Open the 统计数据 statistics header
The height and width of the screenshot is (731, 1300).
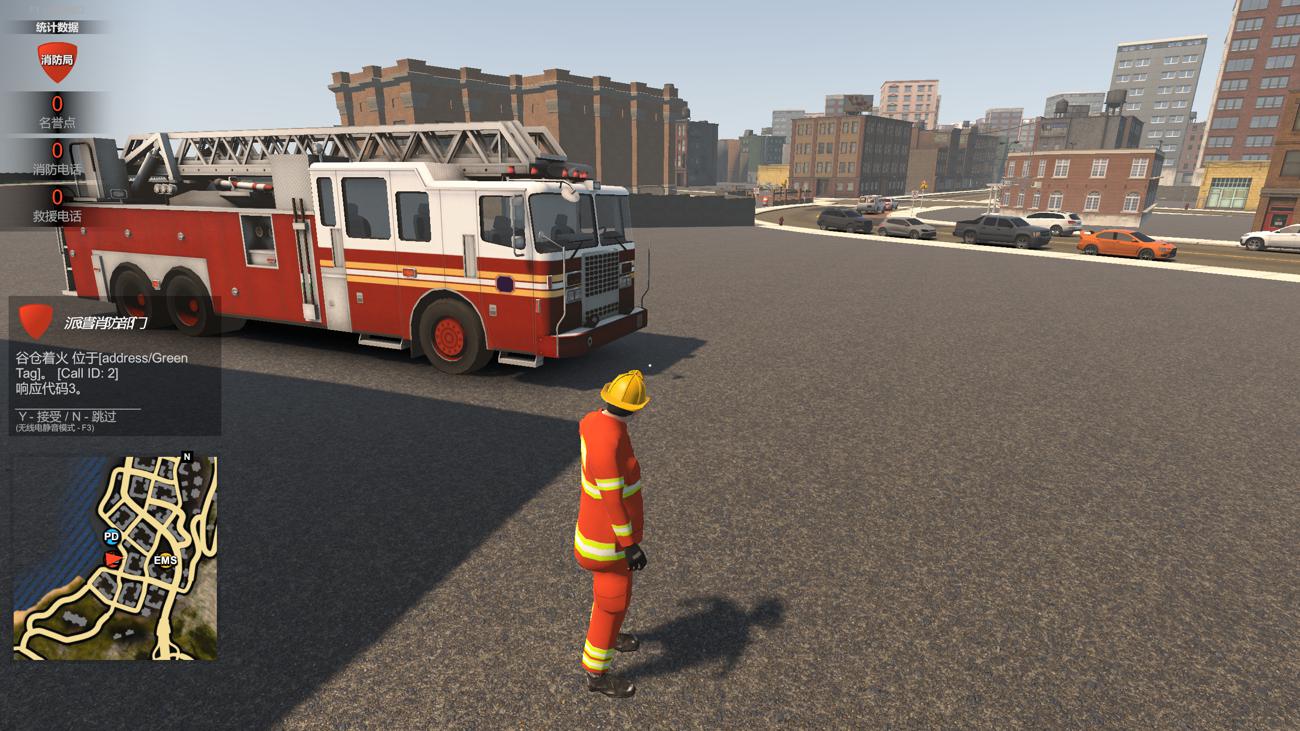[56, 27]
